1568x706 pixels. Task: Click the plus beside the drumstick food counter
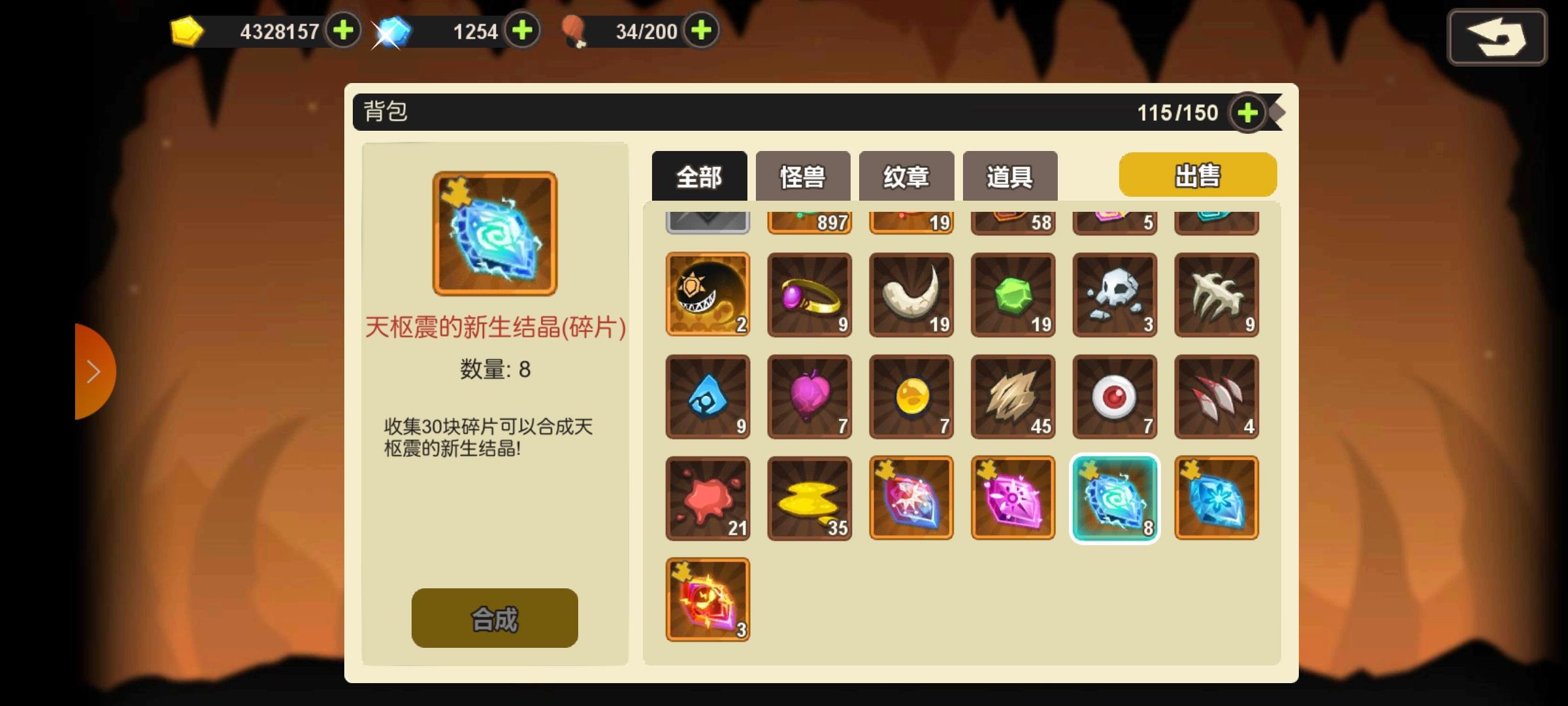pos(700,30)
